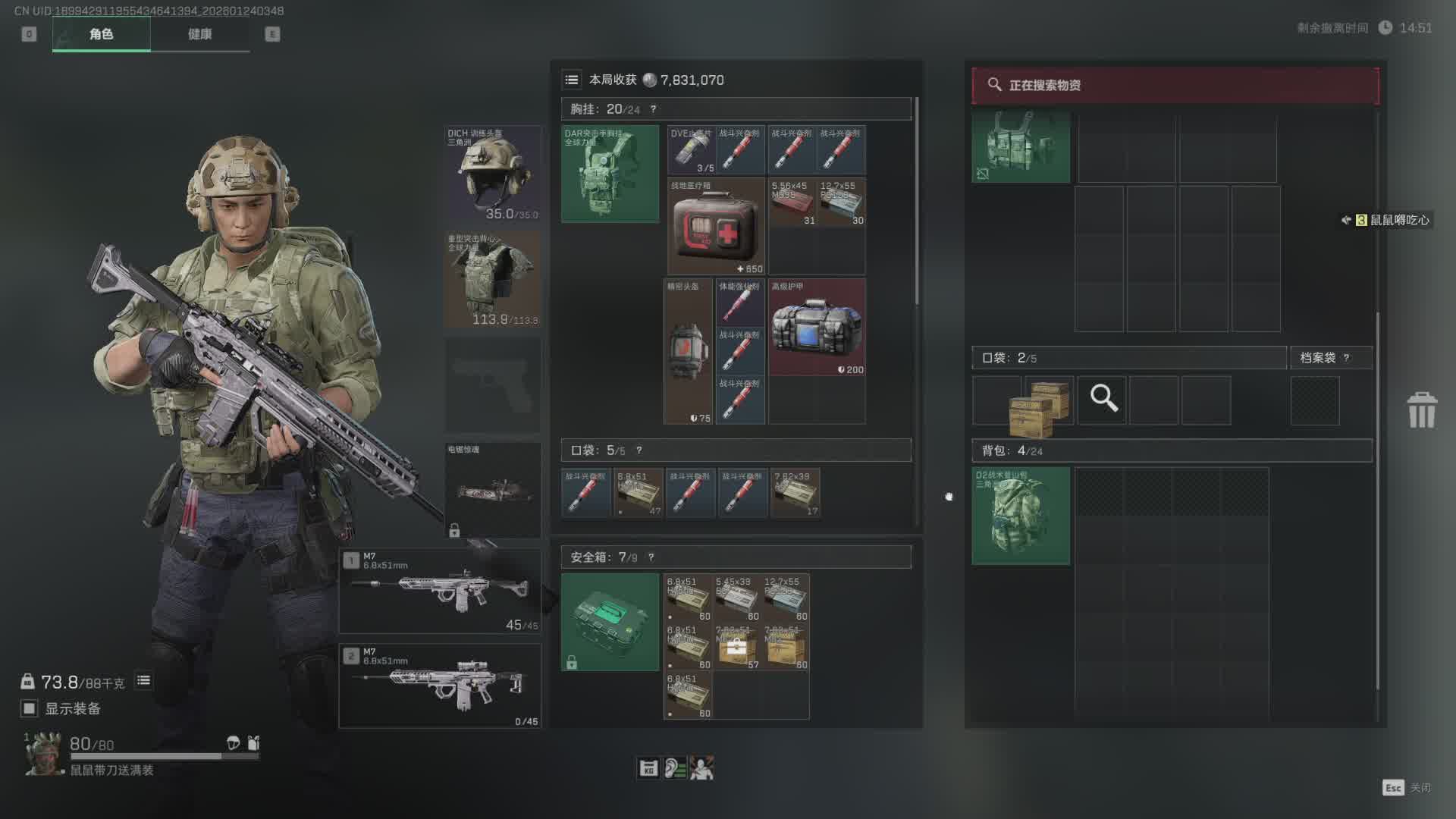The height and width of the screenshot is (819, 1456).
Task: Click the 战地医疗箱 field medkit
Action: [716, 227]
